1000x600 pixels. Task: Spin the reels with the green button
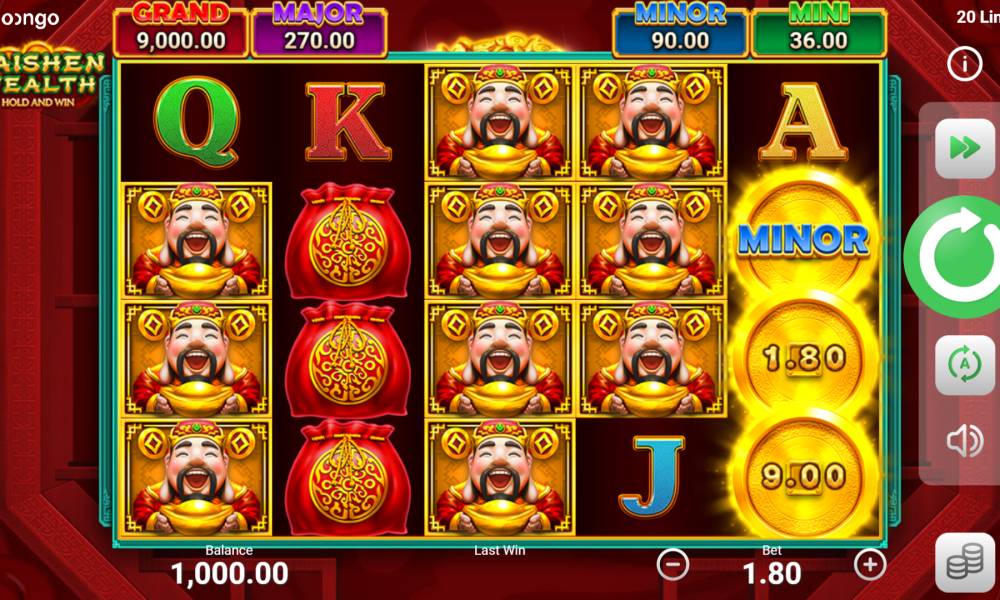(x=957, y=256)
